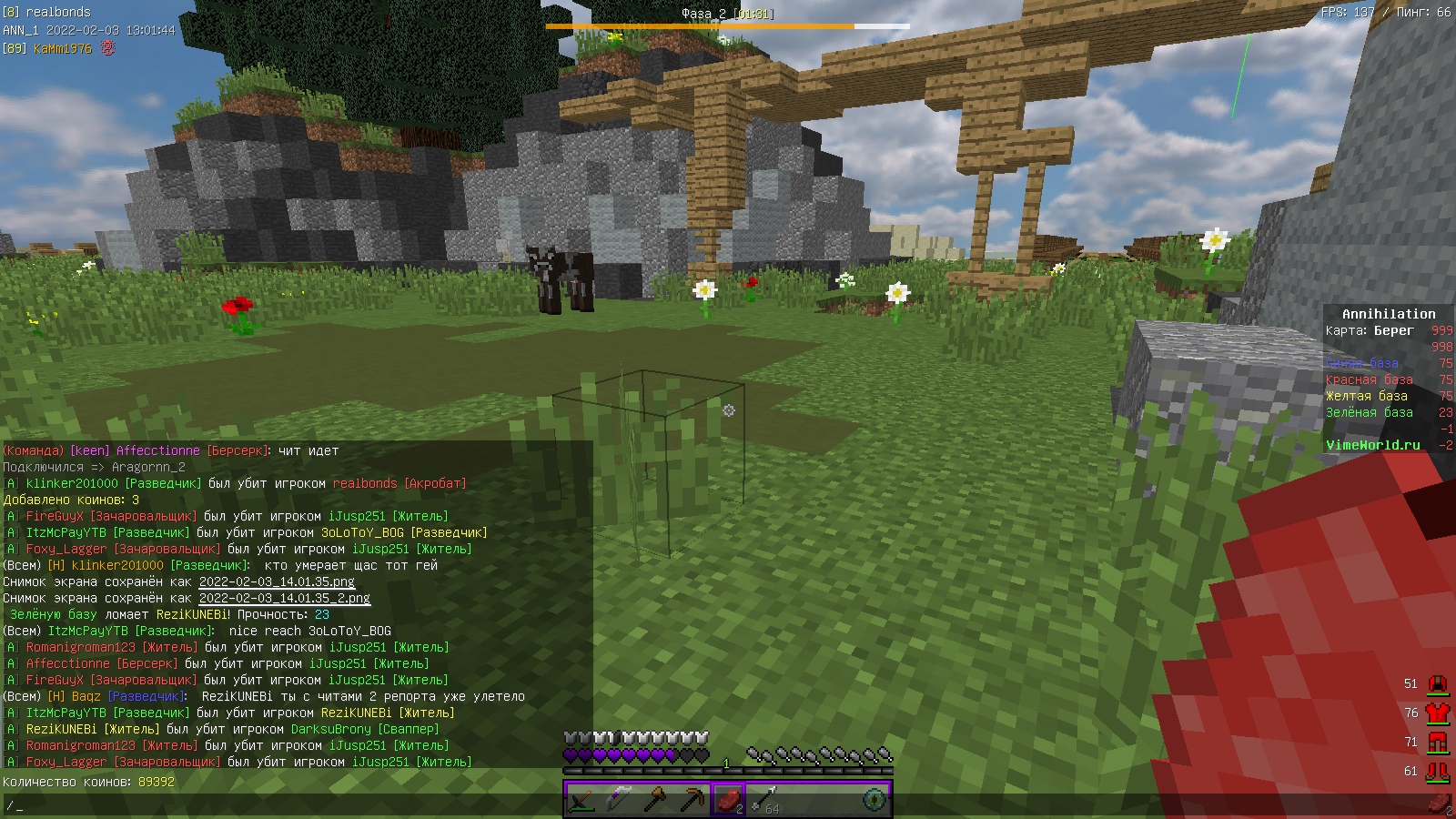Click the red chestplate armor icon

[x=1437, y=713]
